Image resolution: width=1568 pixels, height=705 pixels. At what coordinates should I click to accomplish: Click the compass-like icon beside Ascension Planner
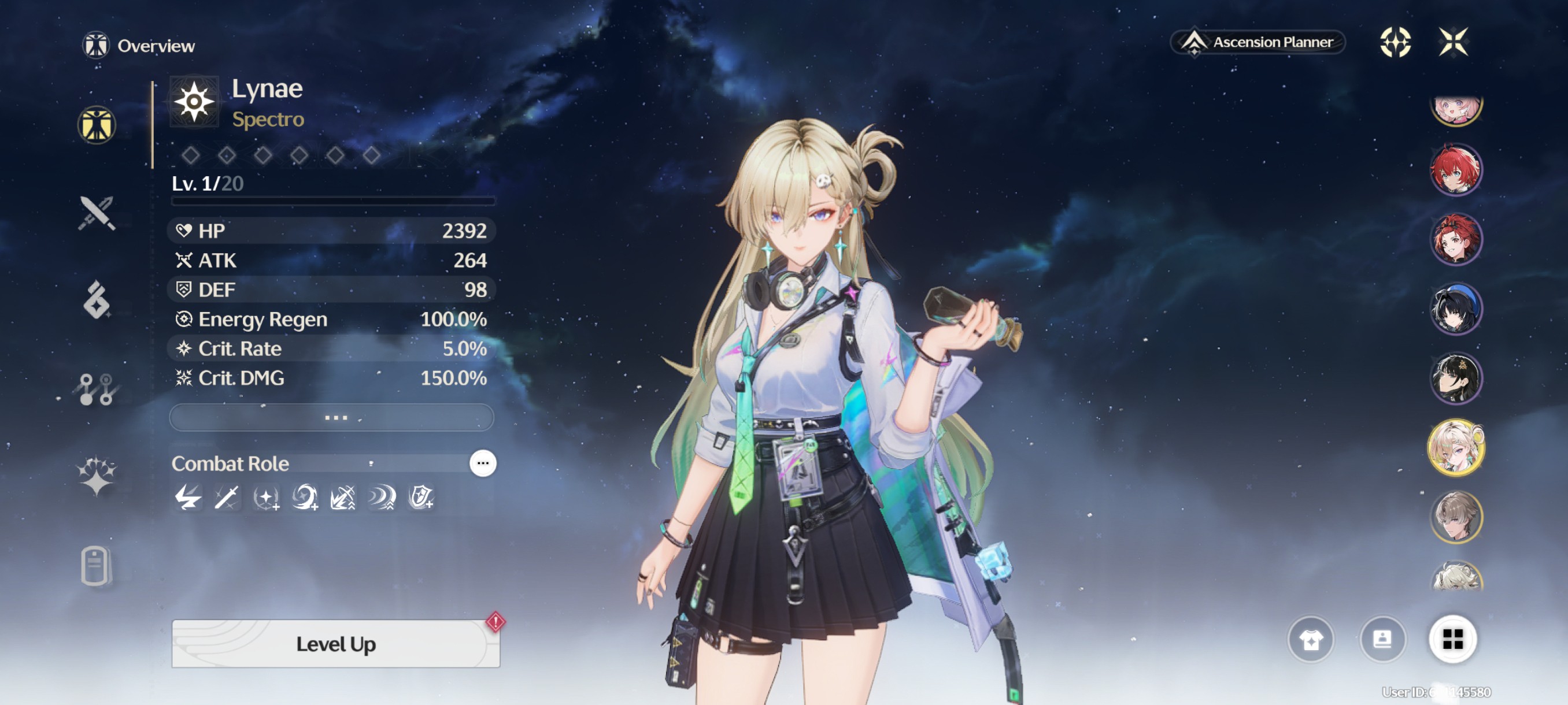[1395, 42]
